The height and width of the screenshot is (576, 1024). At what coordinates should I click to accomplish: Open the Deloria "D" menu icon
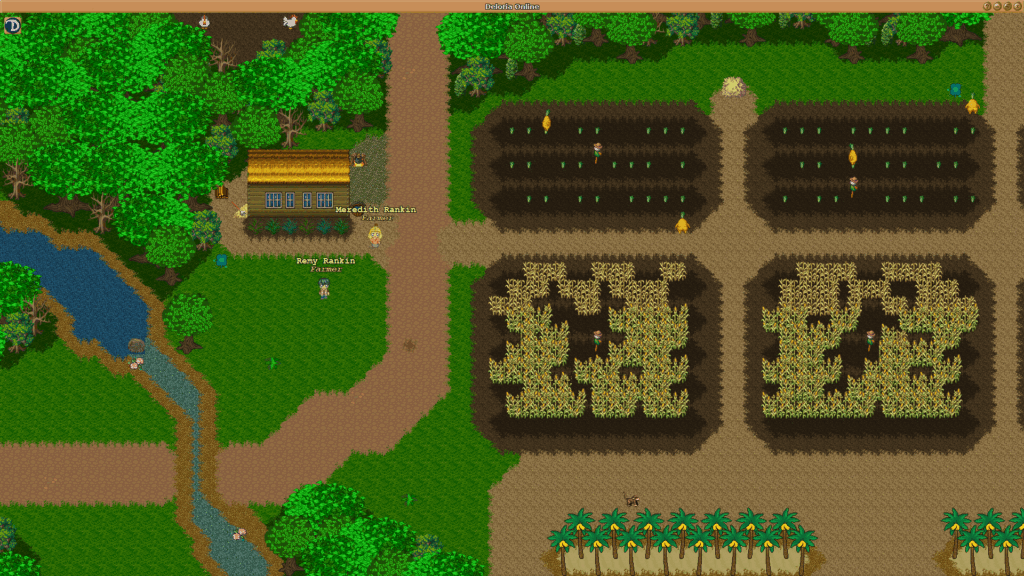[x=12, y=25]
